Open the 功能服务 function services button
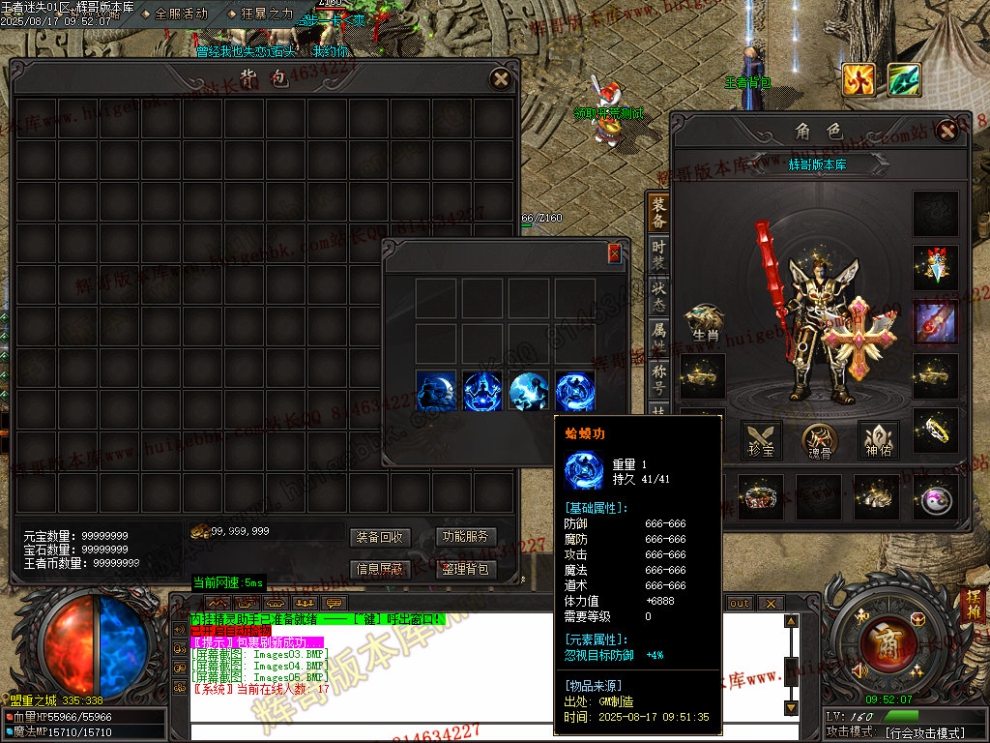 pyautogui.click(x=466, y=537)
